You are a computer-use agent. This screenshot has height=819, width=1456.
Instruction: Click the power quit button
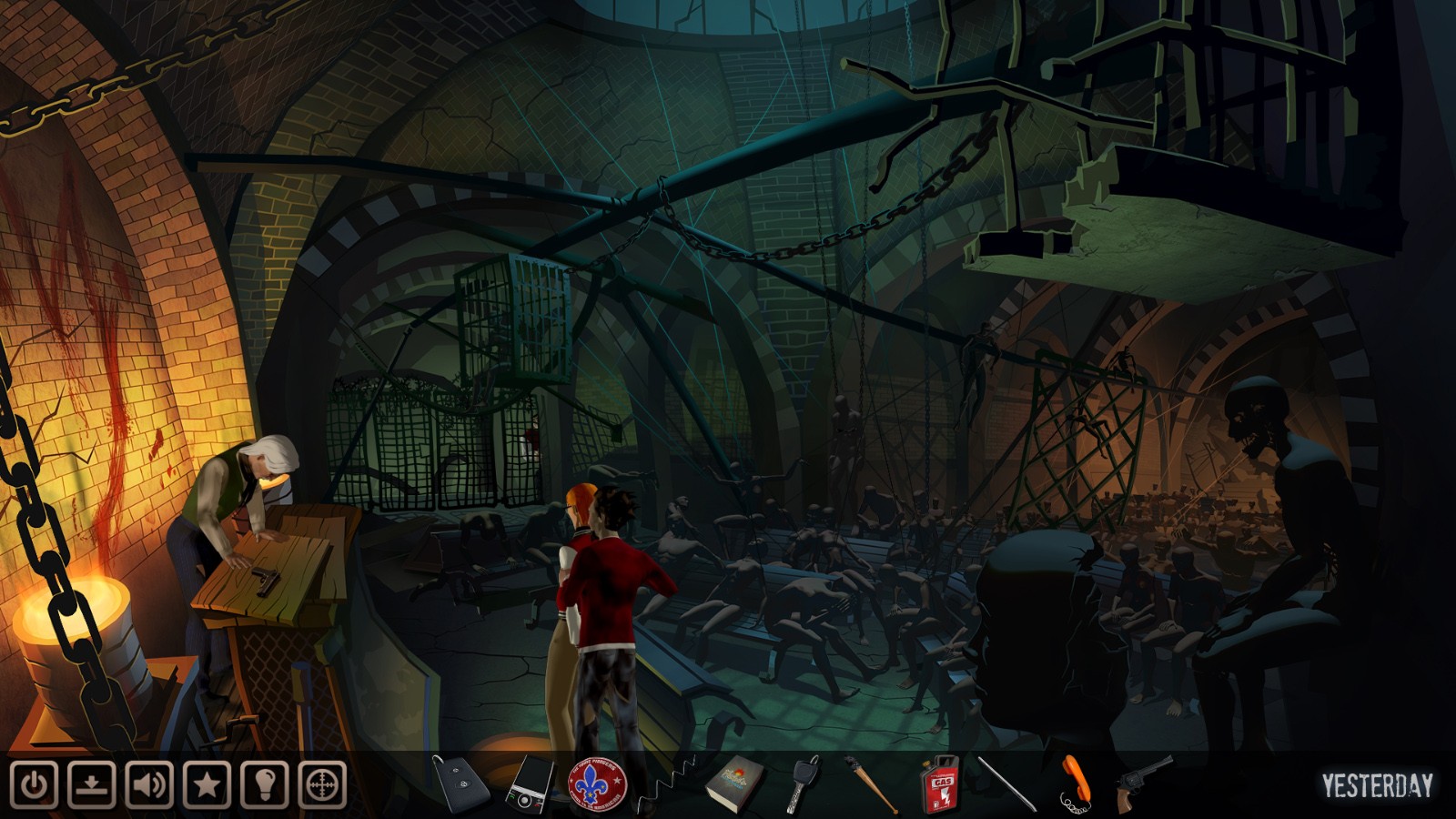[x=35, y=784]
